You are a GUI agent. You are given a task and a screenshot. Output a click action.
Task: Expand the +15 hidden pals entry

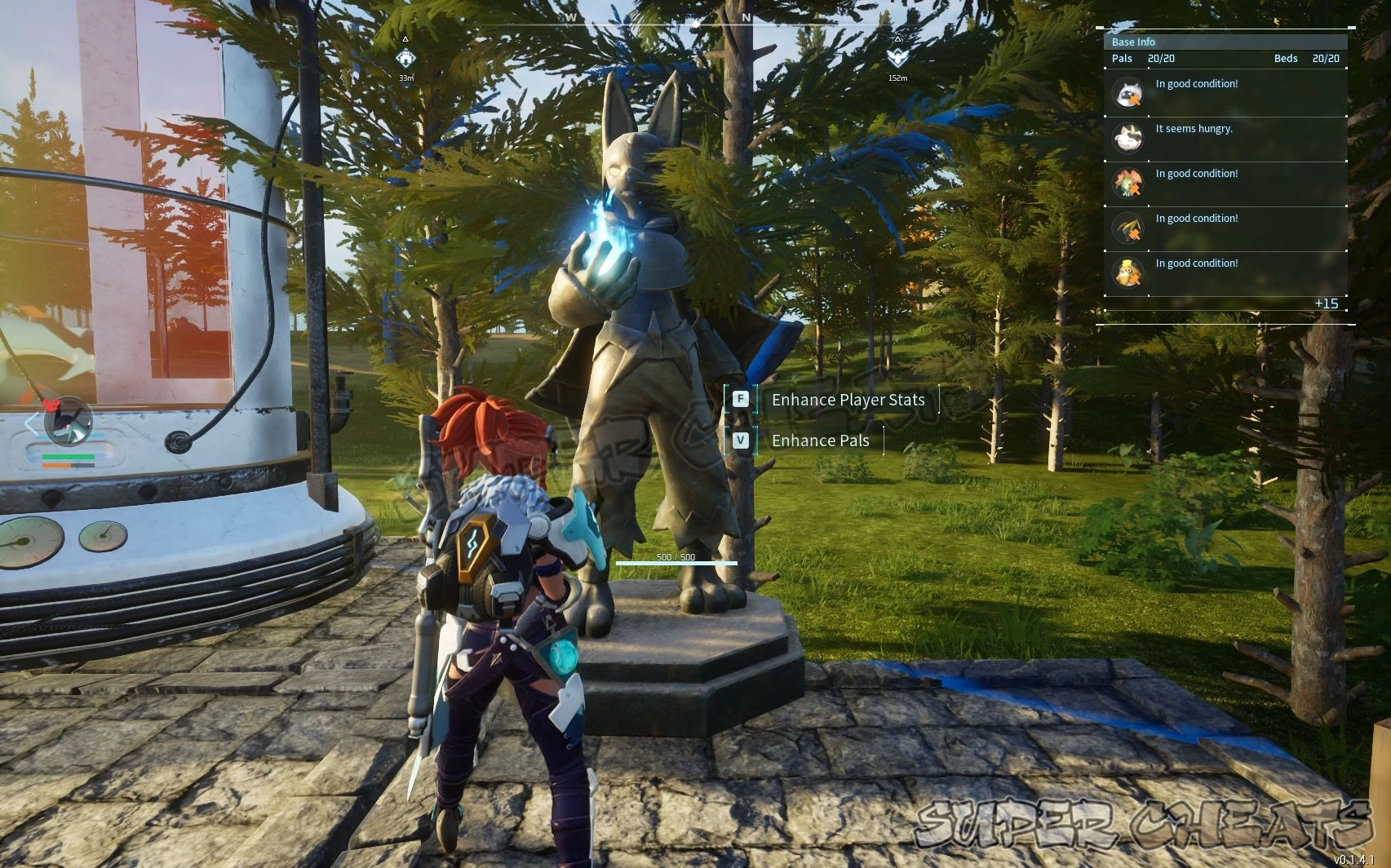coord(1327,303)
